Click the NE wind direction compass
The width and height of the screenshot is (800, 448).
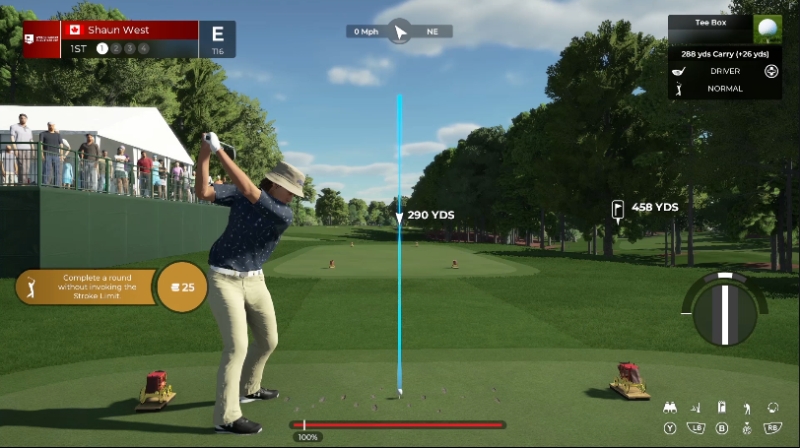400,31
